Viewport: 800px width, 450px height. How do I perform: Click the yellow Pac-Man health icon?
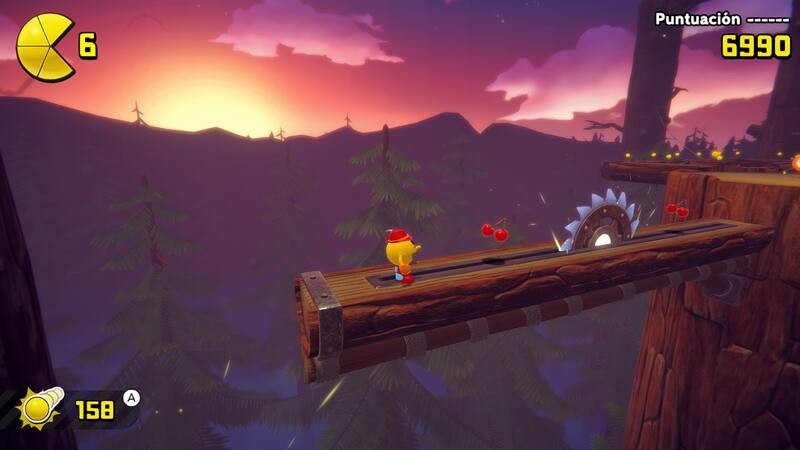43,46
